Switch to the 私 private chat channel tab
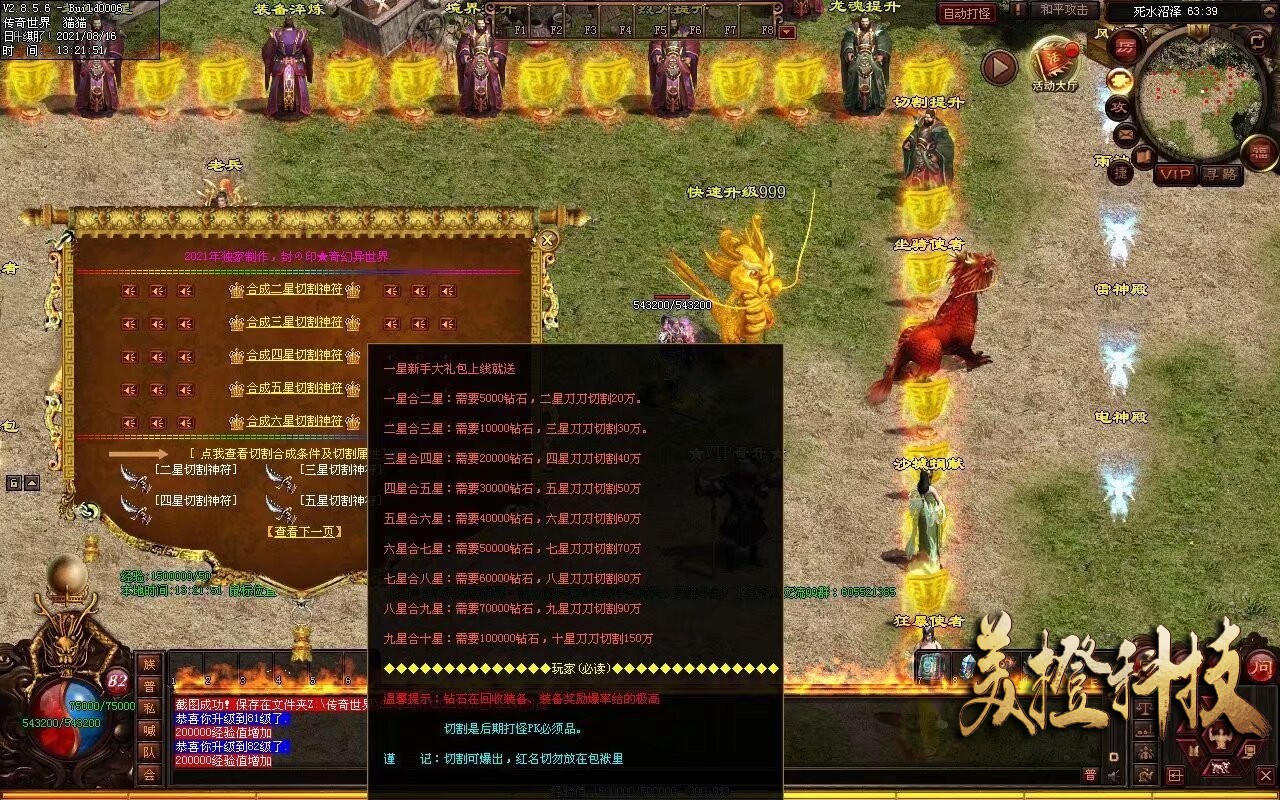 pyautogui.click(x=149, y=709)
